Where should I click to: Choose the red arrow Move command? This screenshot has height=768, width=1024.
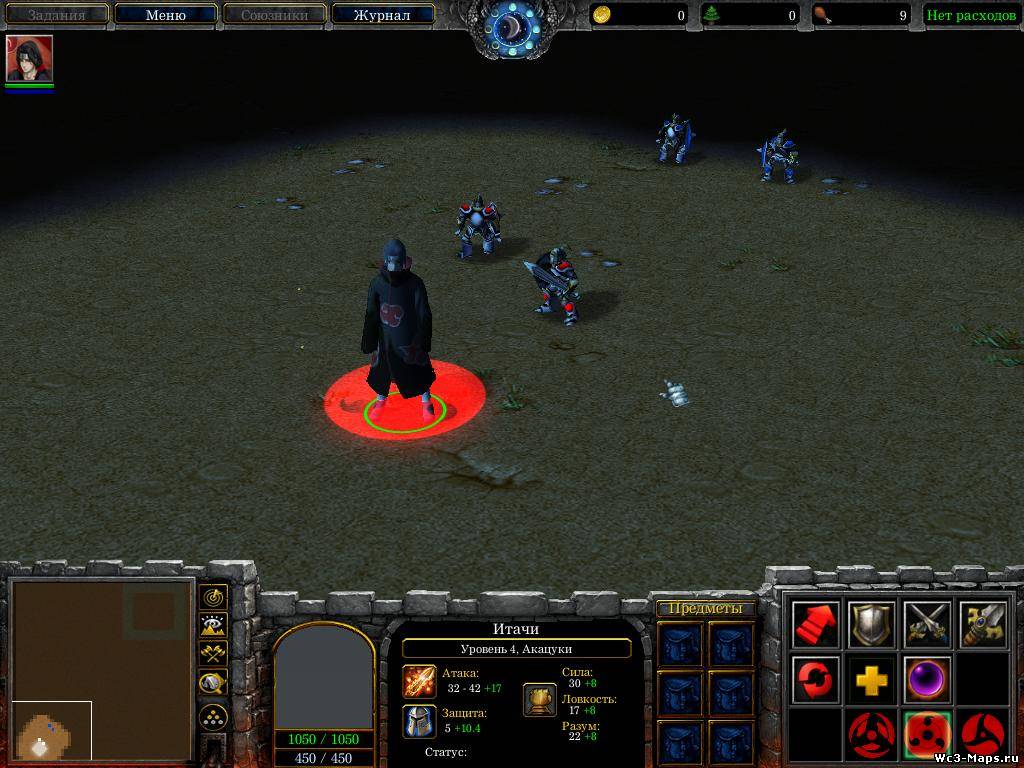tap(816, 625)
